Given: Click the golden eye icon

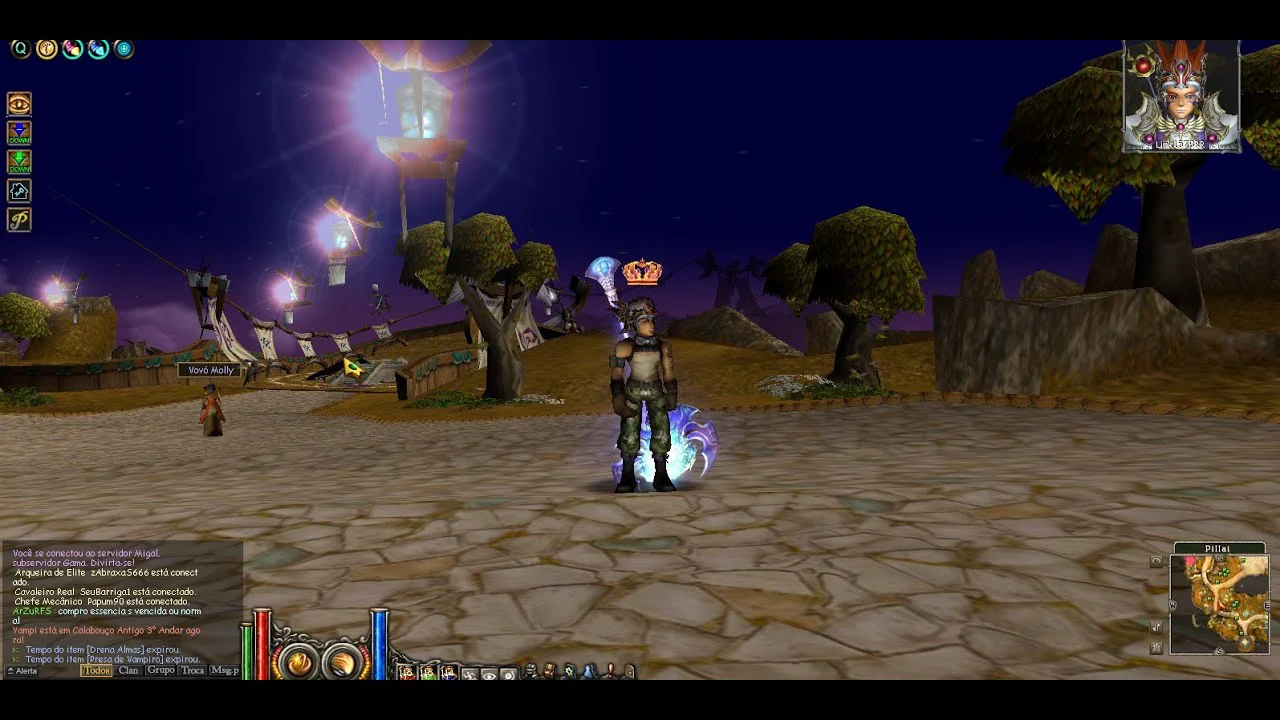Looking at the screenshot, I should [x=19, y=104].
